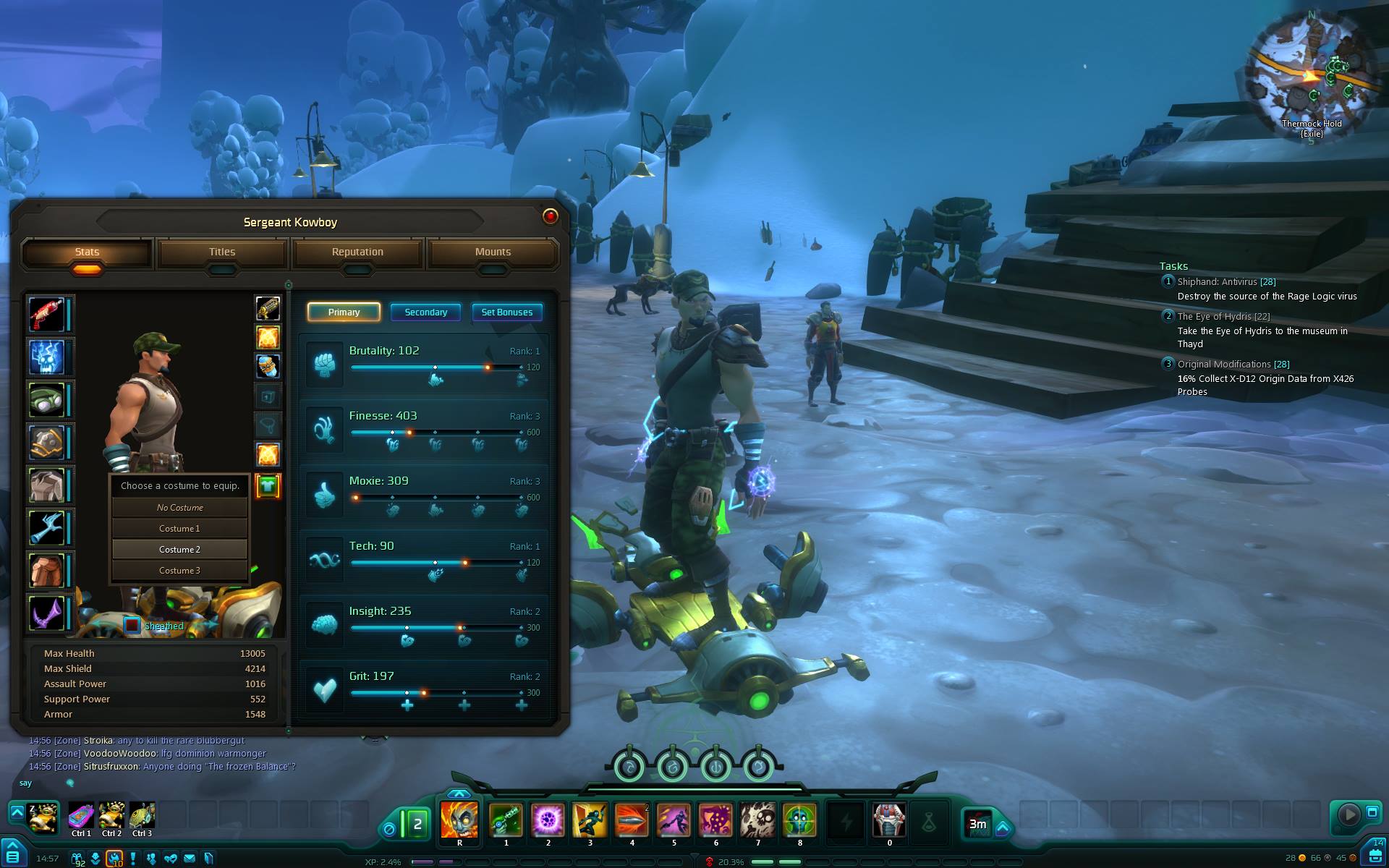Equip Costume 1
Image resolution: width=1389 pixels, height=868 pixels.
click(179, 529)
